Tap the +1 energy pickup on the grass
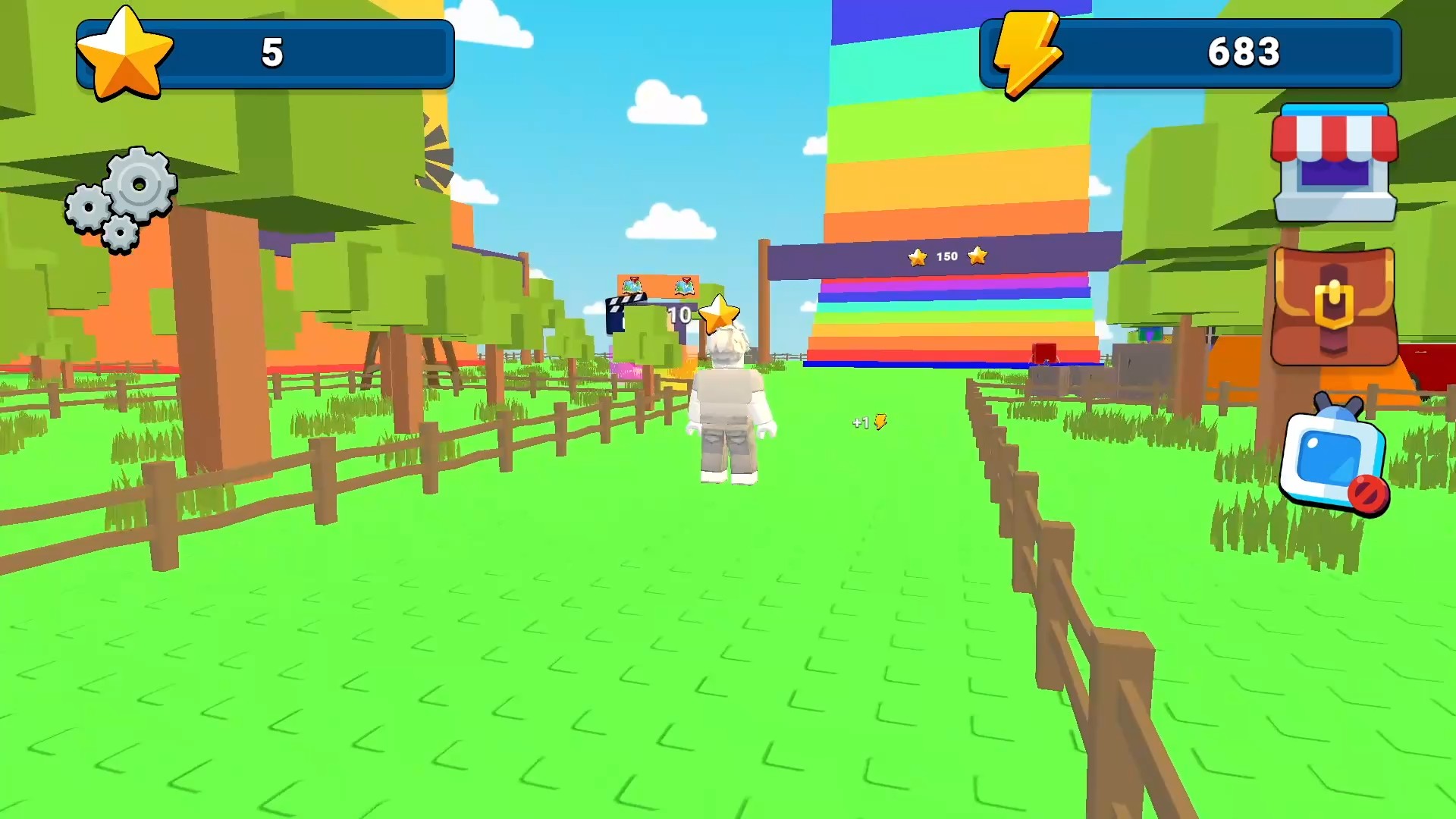The height and width of the screenshot is (819, 1456). coord(869,422)
